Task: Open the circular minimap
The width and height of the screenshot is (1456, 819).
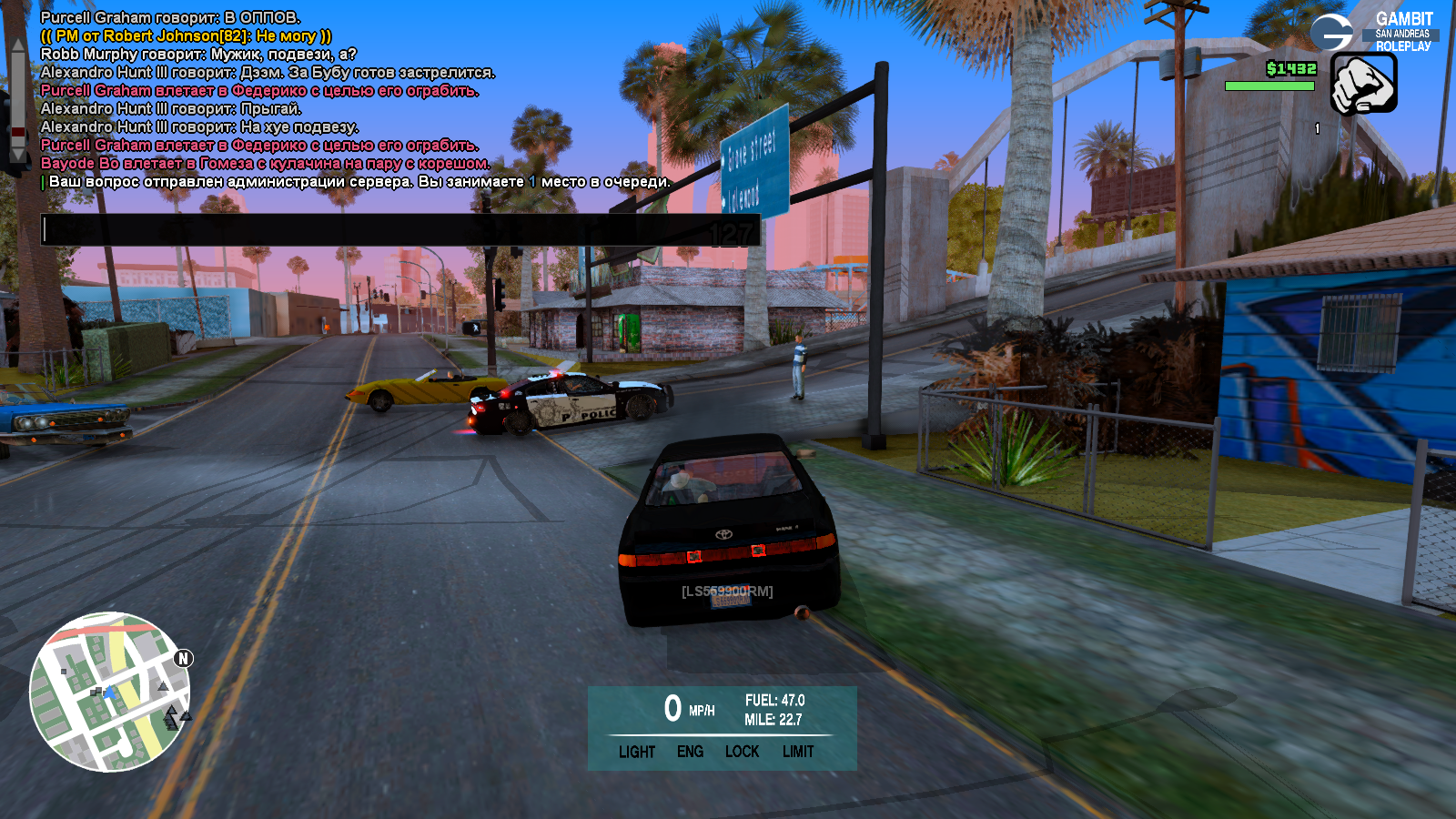Action: 109,692
